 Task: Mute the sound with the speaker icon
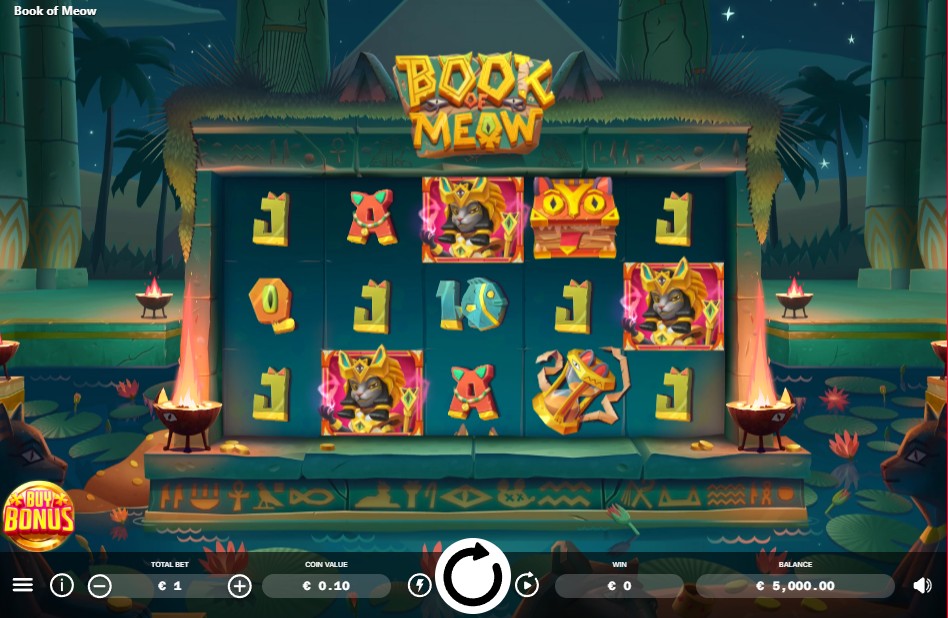(922, 586)
